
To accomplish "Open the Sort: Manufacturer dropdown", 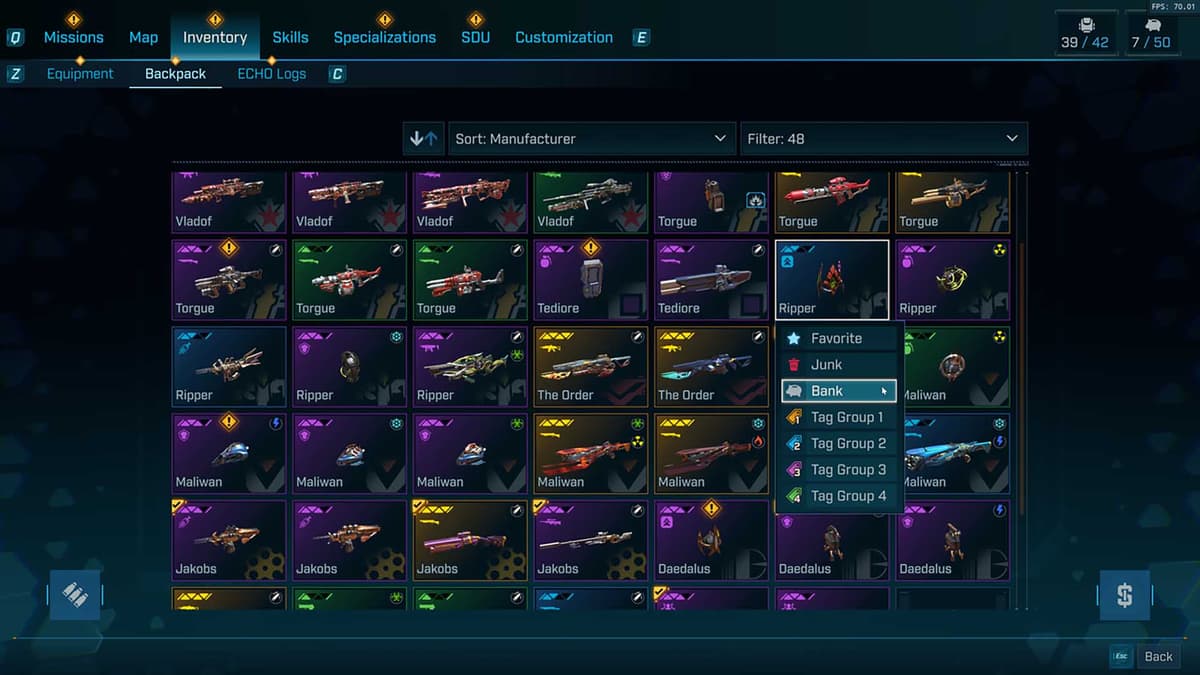I will point(591,139).
